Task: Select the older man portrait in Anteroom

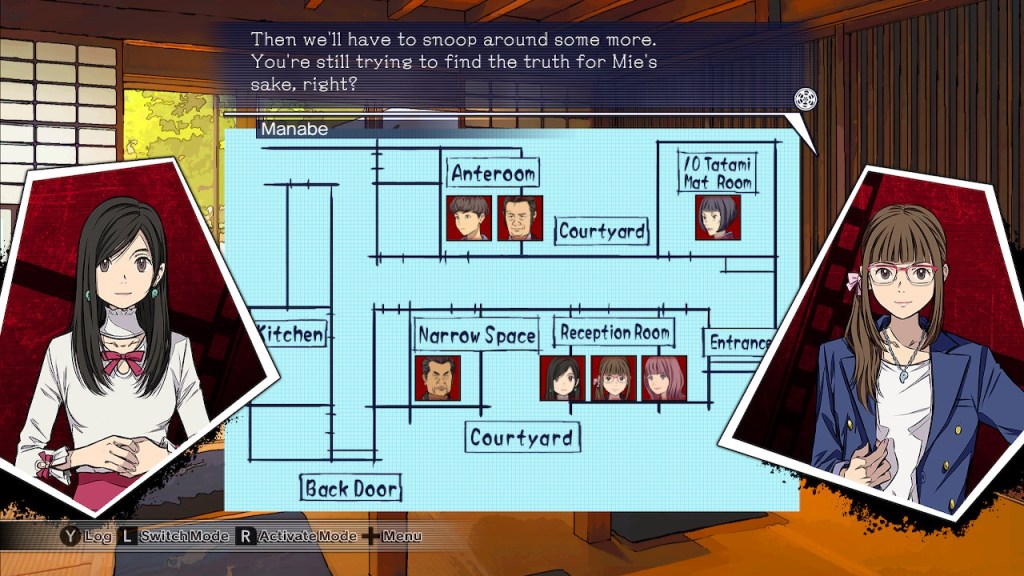Action: tap(520, 218)
